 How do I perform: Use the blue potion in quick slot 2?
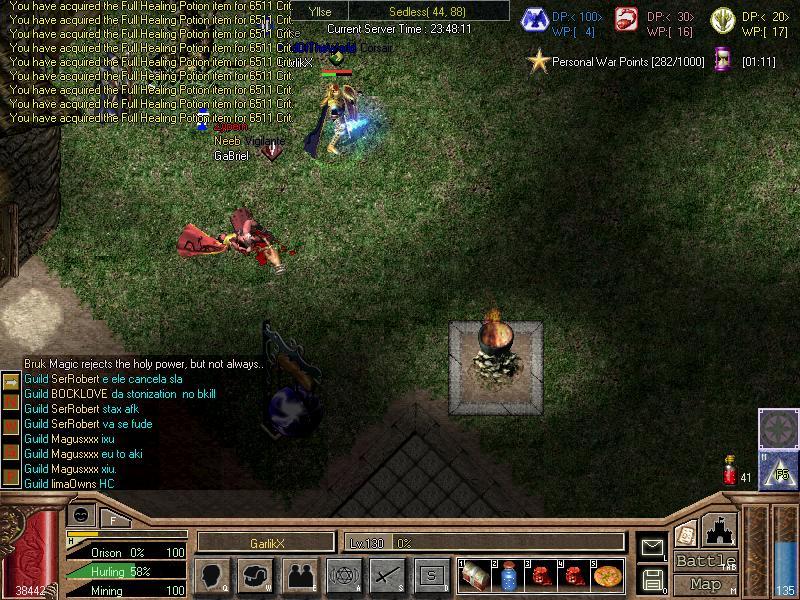pyautogui.click(x=509, y=576)
